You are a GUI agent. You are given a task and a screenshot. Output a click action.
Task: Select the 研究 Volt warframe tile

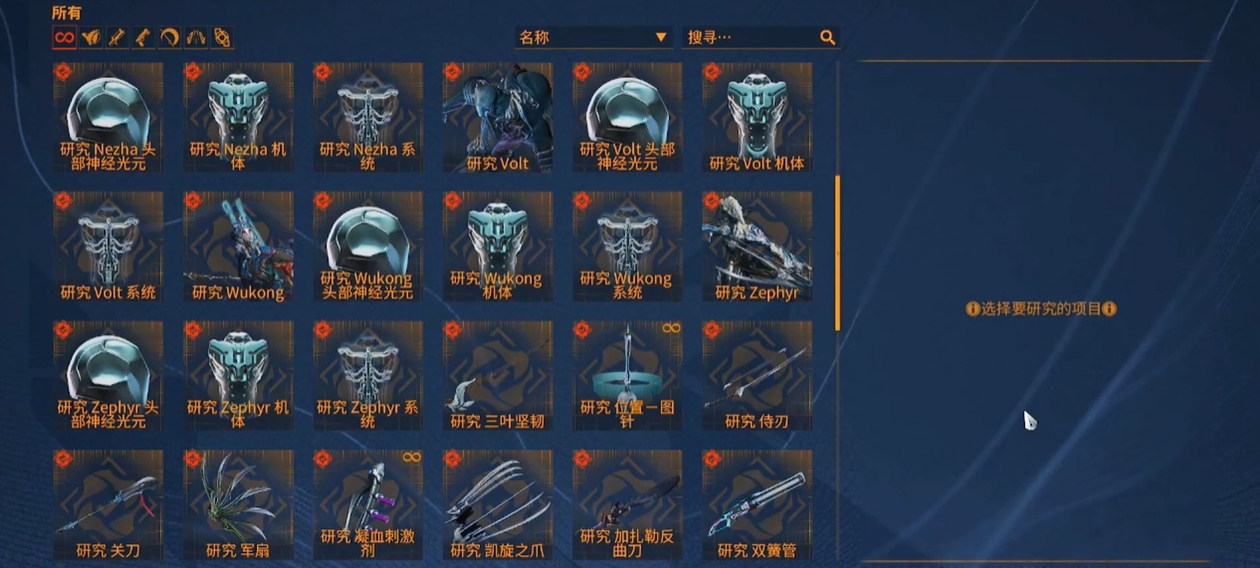(x=497, y=117)
